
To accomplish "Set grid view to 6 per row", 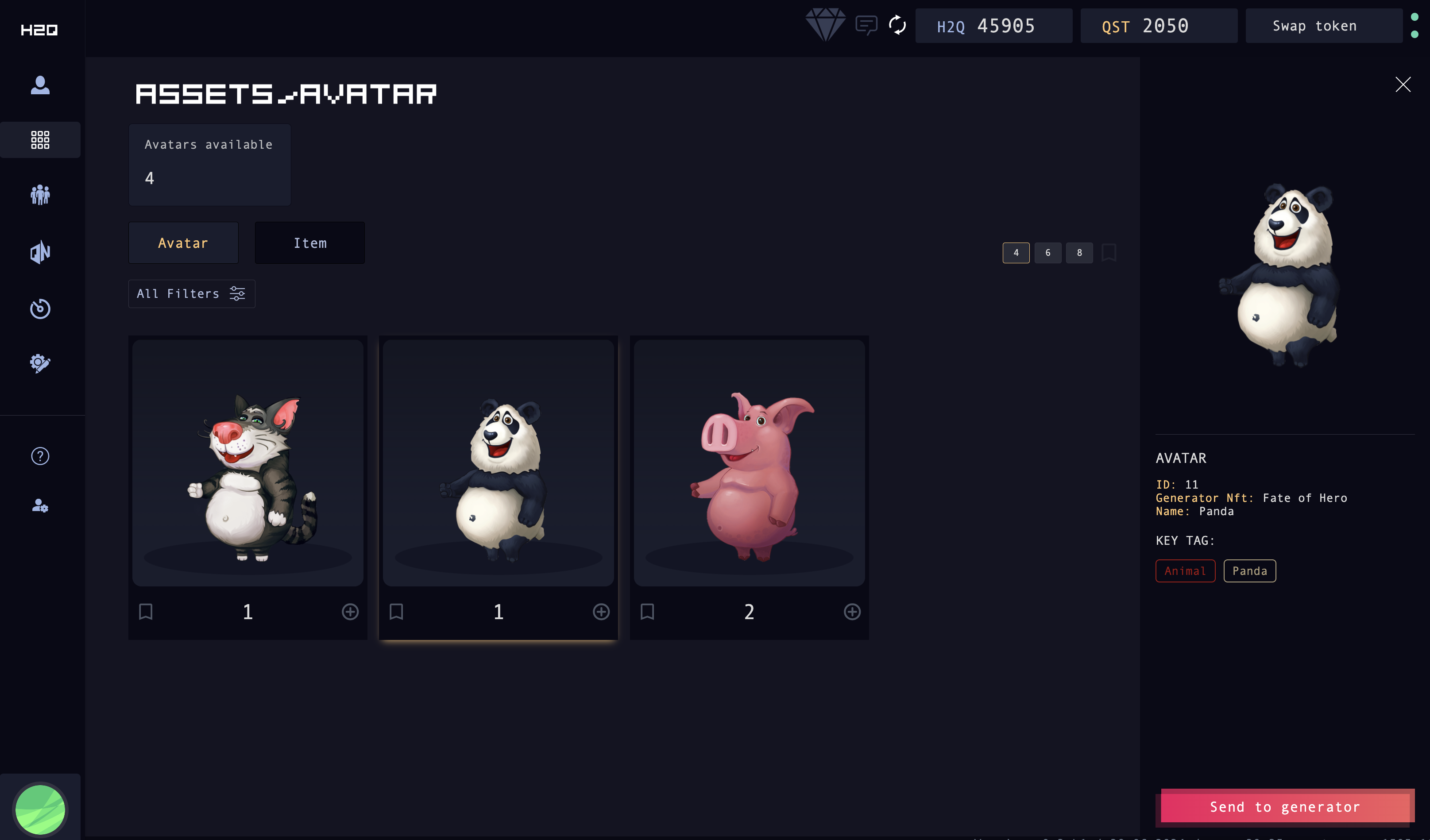I will click(1047, 253).
